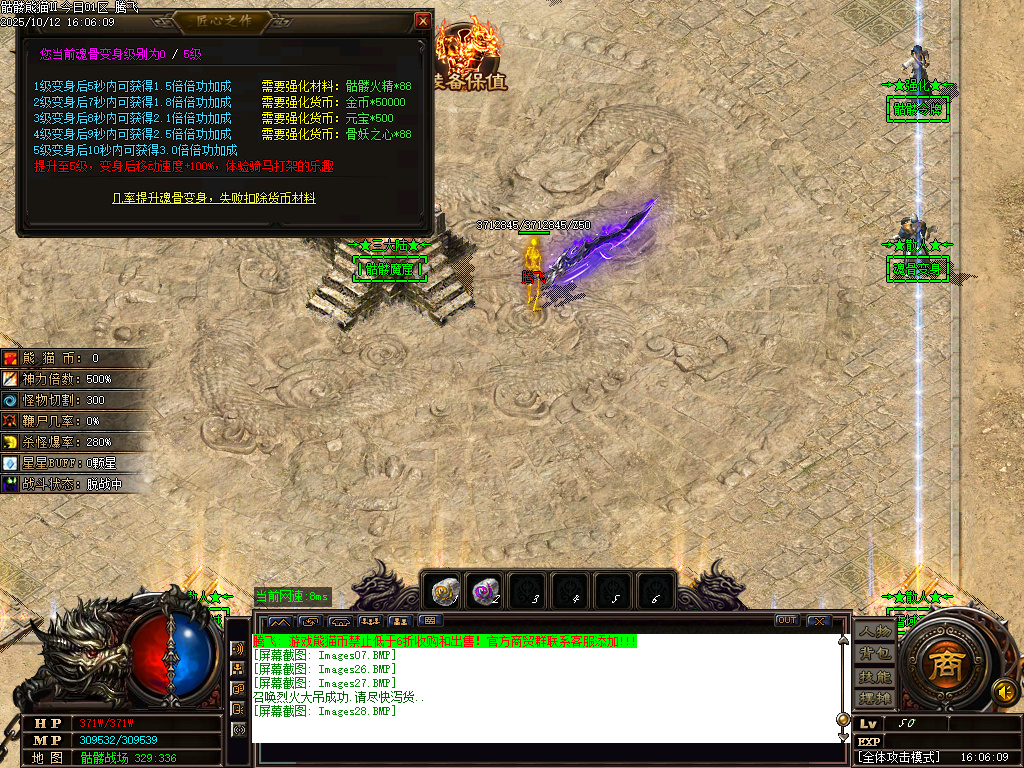1024x768 pixels.
Task: Click the 几率提升魂骨变身 upgrade link
Action: click(214, 198)
